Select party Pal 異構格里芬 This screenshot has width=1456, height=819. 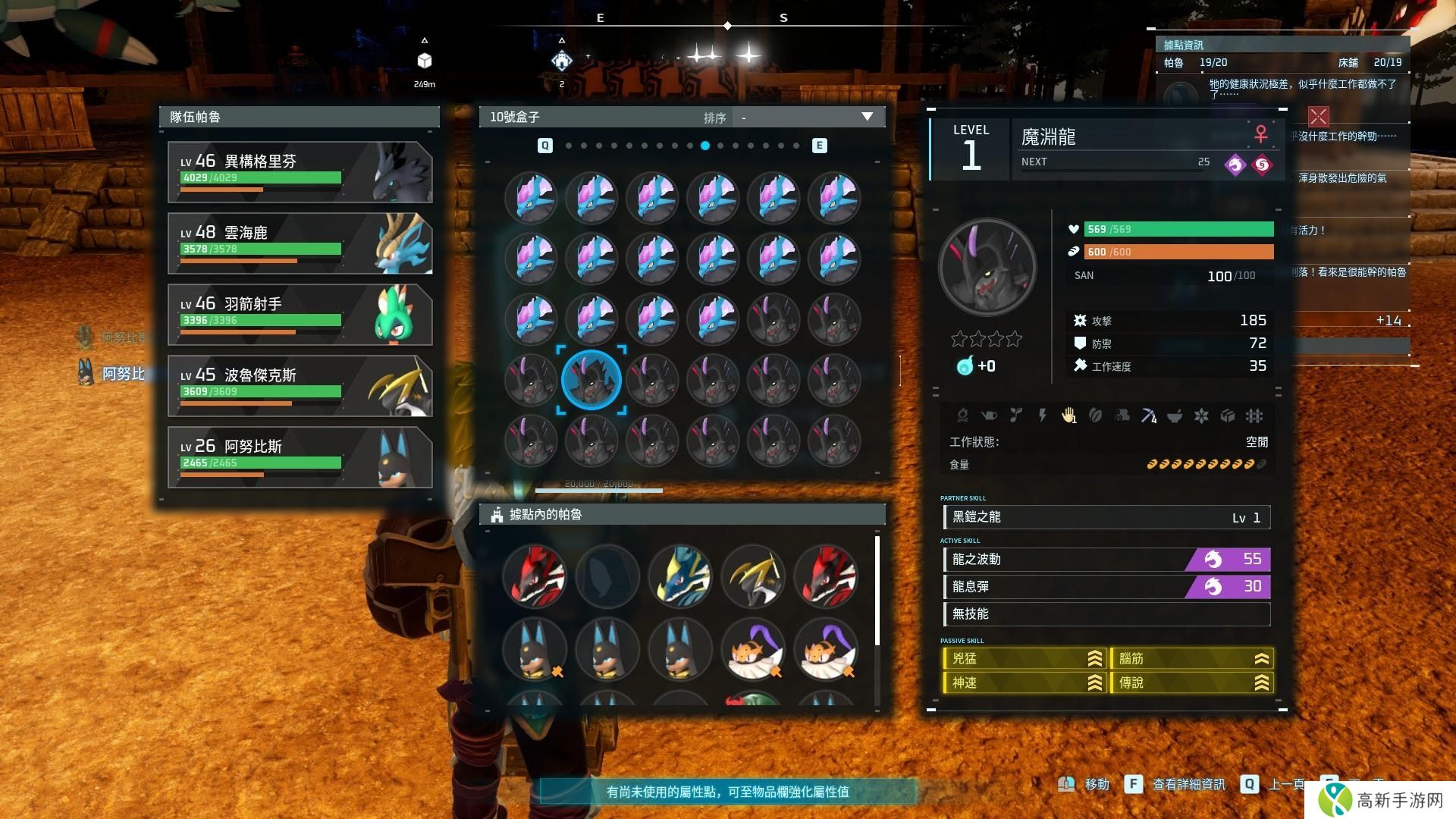[300, 172]
